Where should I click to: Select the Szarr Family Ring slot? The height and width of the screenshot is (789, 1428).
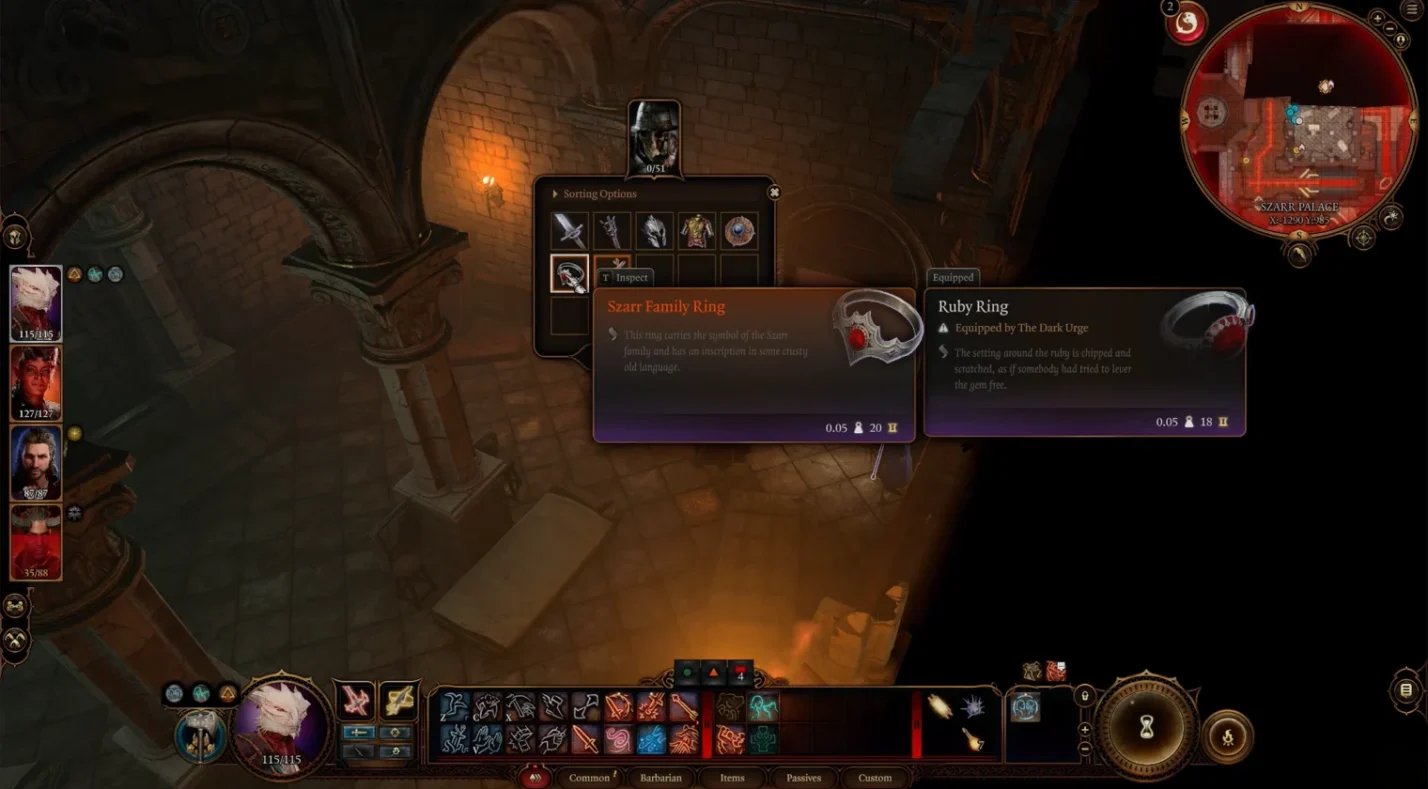tap(569, 274)
